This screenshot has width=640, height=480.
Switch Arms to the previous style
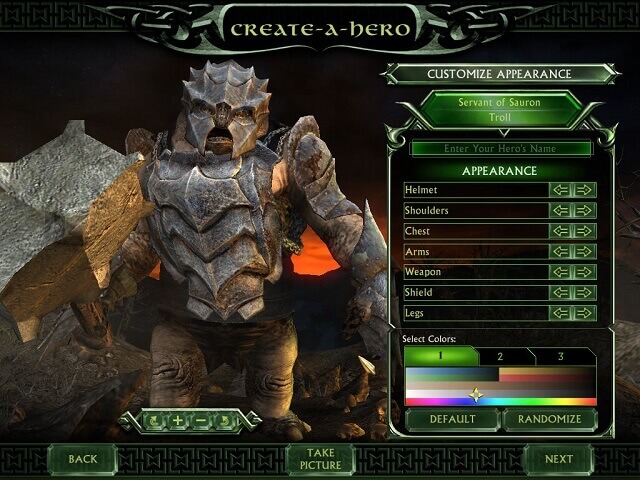(561, 252)
